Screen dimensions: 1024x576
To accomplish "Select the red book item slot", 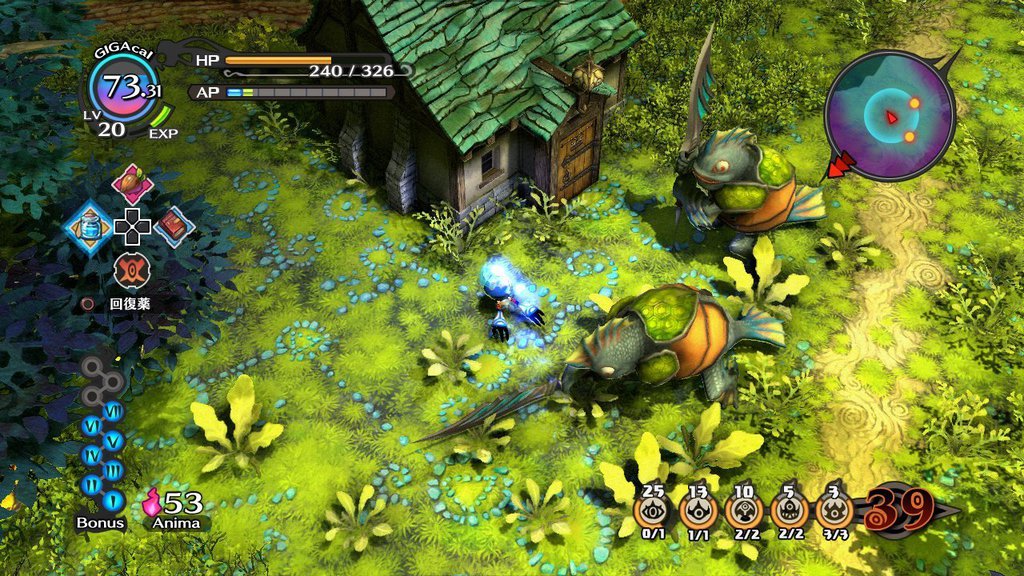I will (174, 226).
